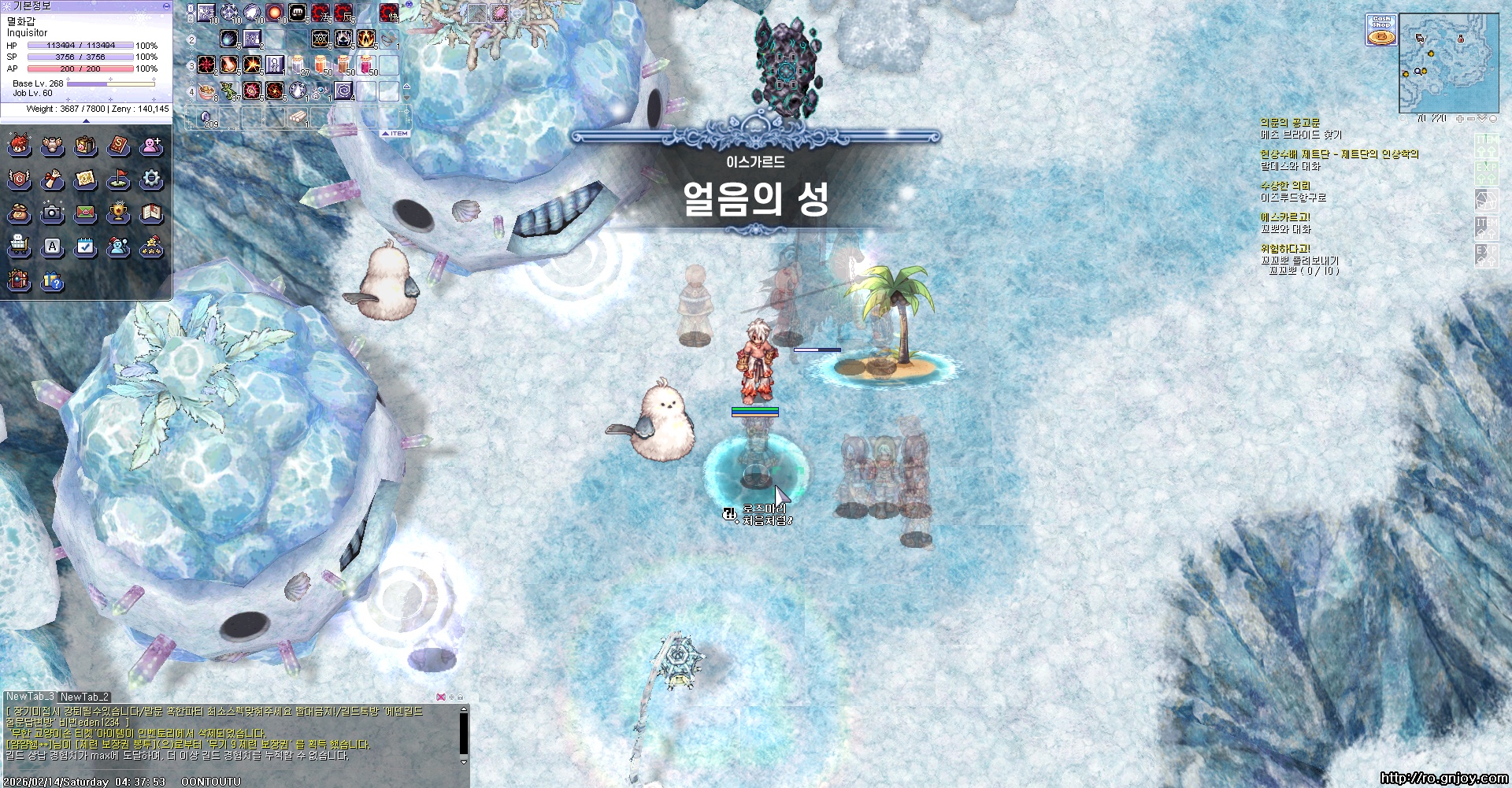The width and height of the screenshot is (1512, 788).
Task: Expand hotbar row 2 with its number tab
Action: click(189, 39)
